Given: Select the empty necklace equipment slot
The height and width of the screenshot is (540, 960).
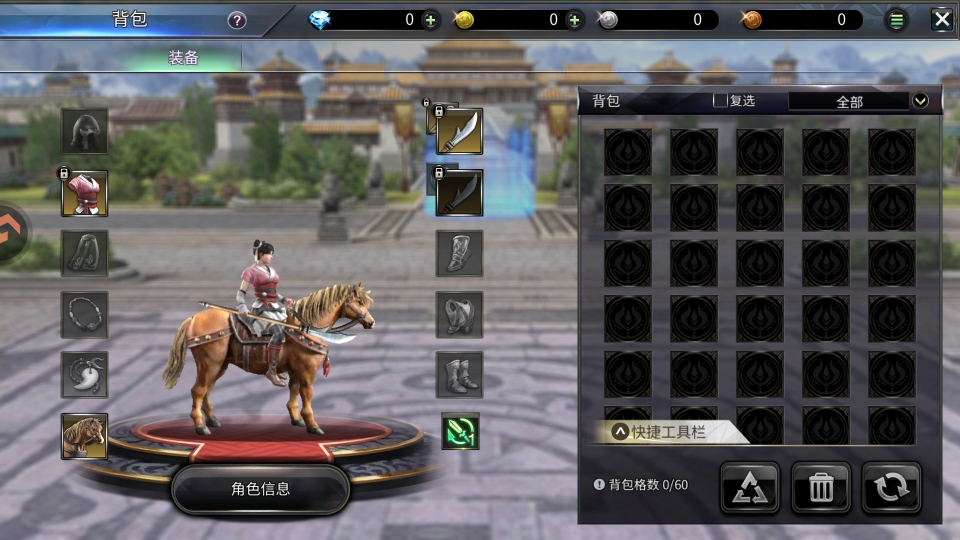Looking at the screenshot, I should point(85,314).
